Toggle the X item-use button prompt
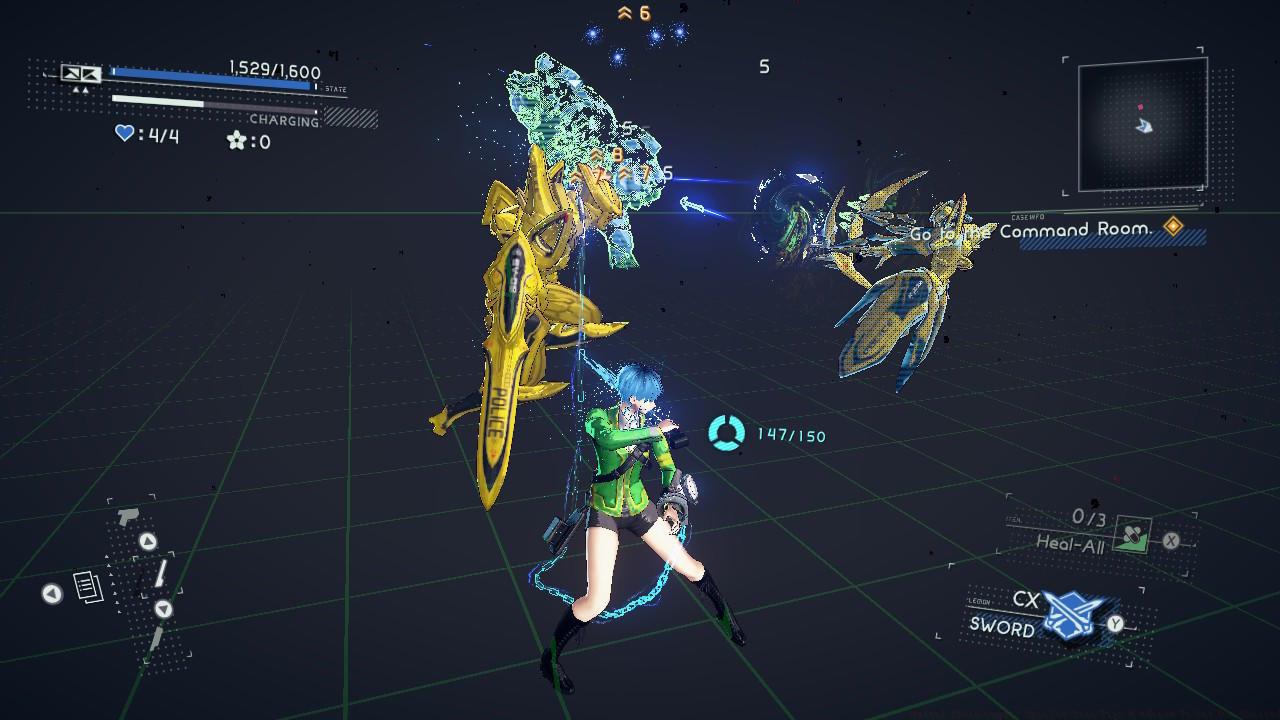Screen dimensions: 1280x720 point(1172,539)
